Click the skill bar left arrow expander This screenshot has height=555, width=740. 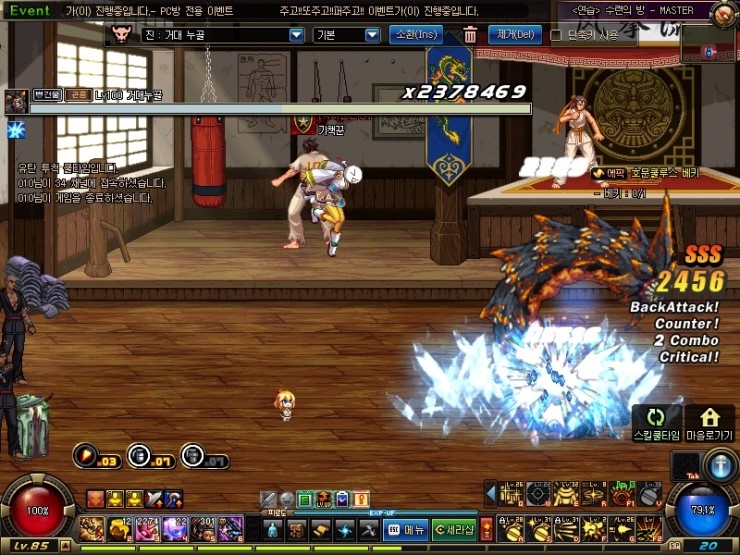(490, 493)
